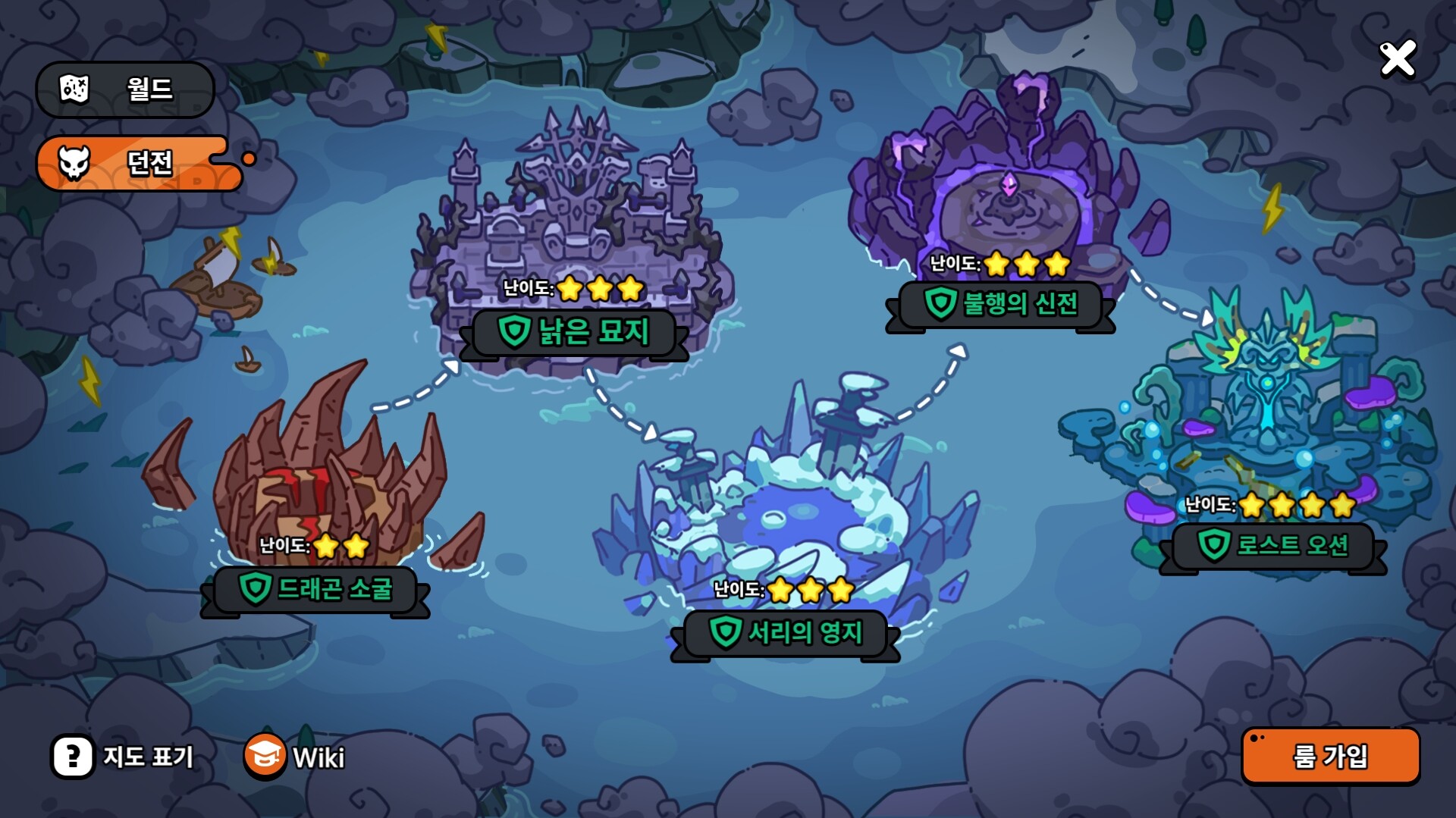Click the map icon on the 월드 tab

[x=74, y=89]
